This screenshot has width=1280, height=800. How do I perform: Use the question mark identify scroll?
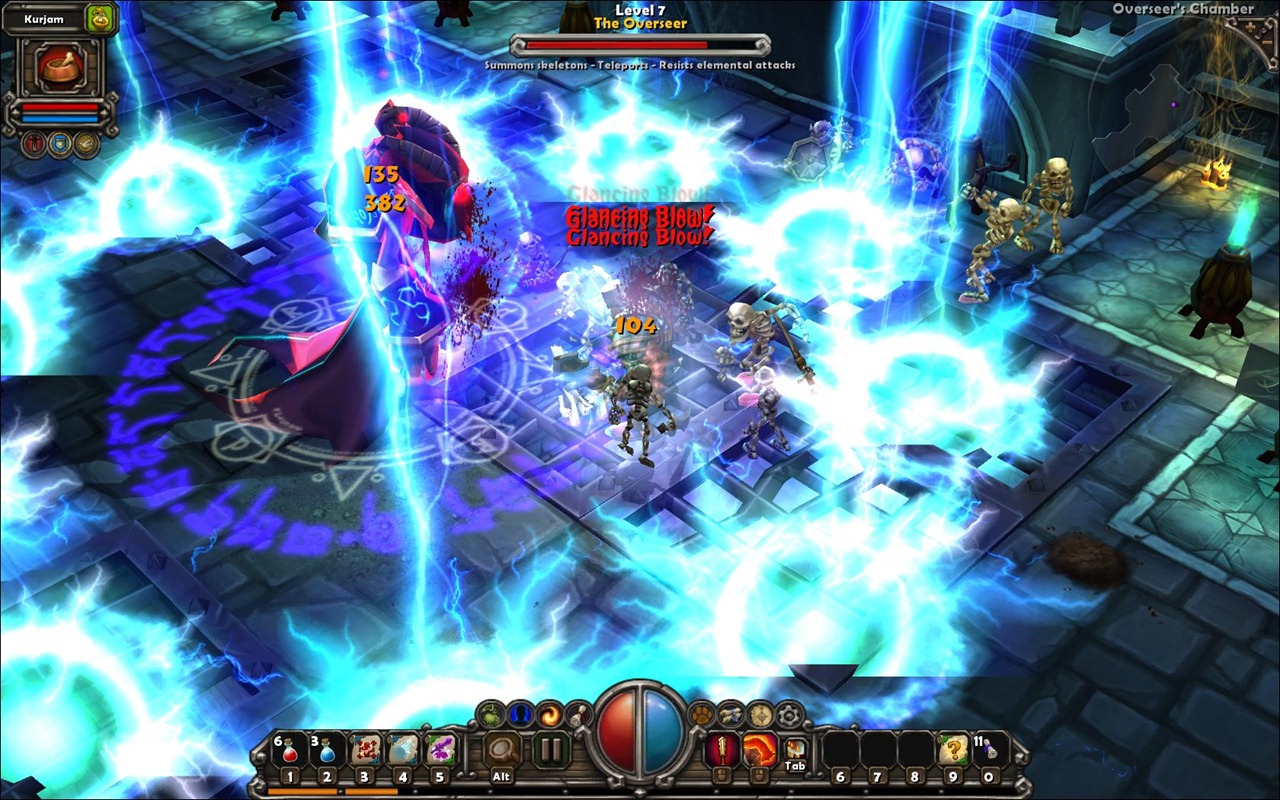[x=952, y=750]
